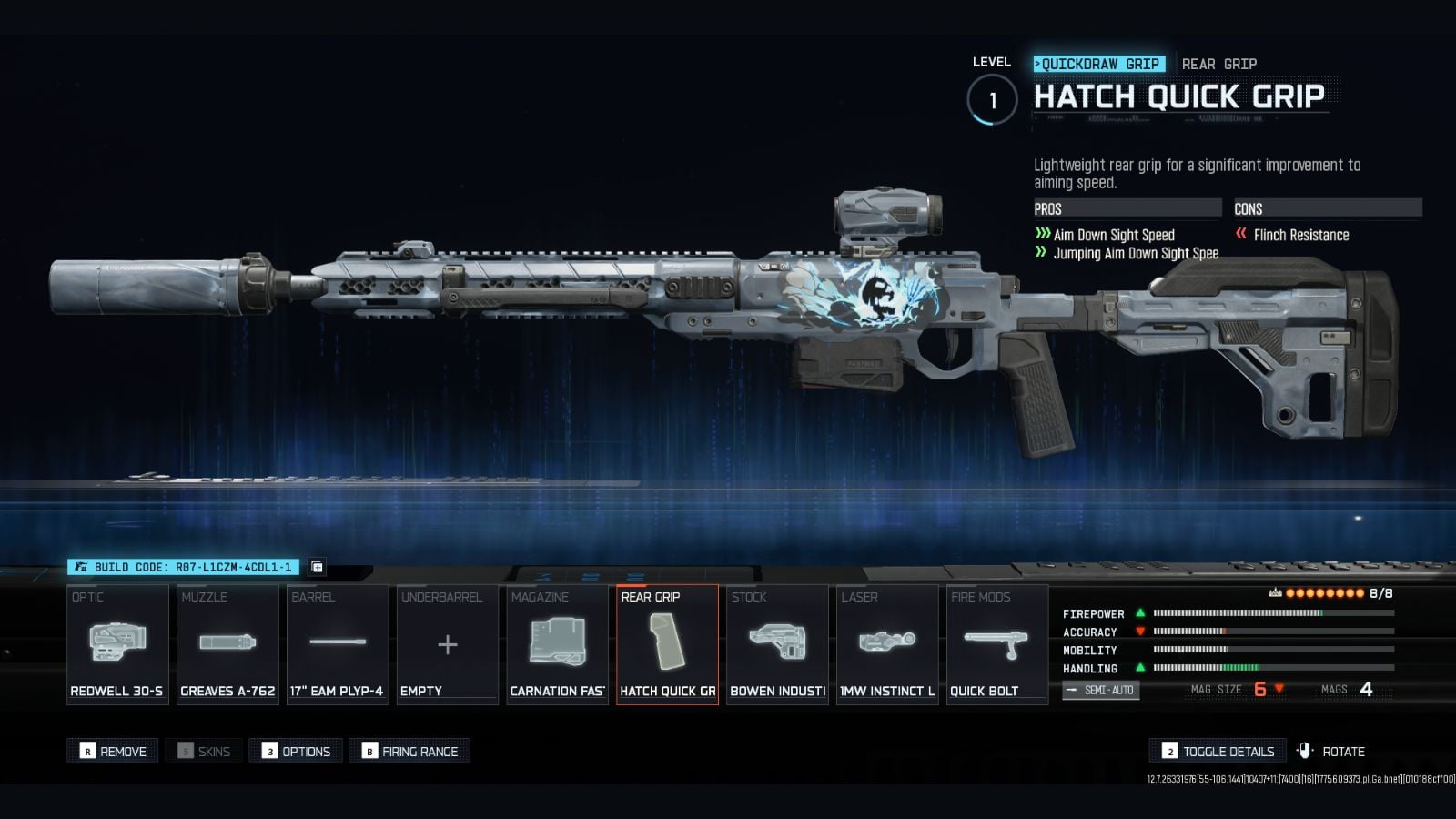Open the 1MW Instinct laser slot

coord(887,644)
